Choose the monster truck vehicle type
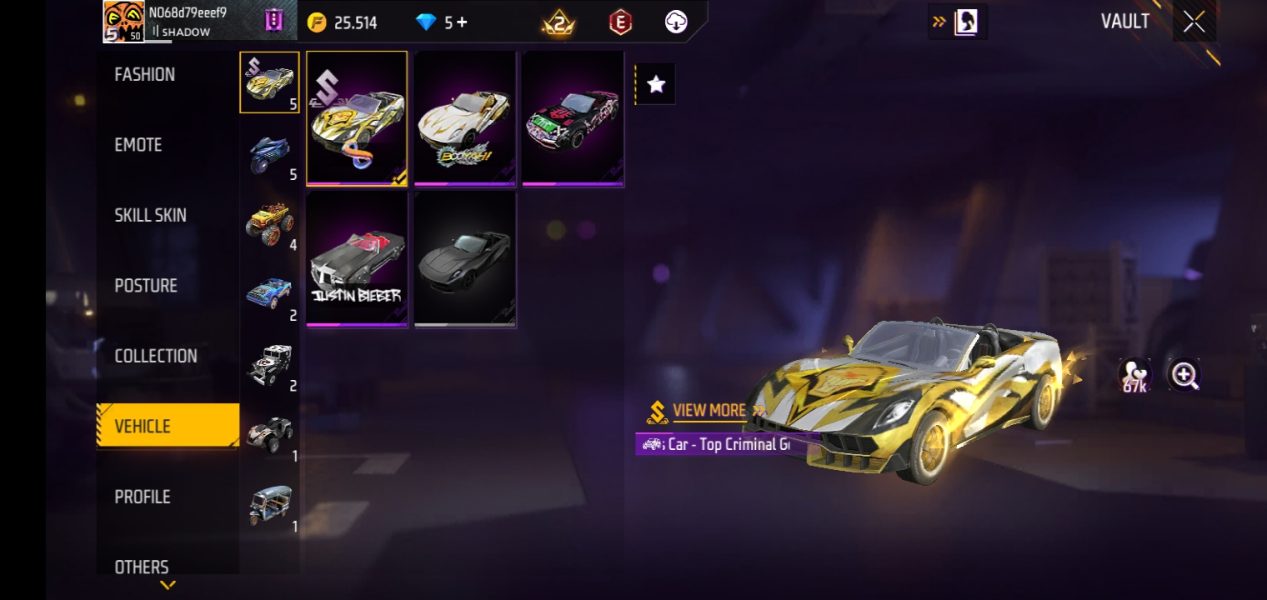Image resolution: width=1267 pixels, height=600 pixels. (x=269, y=223)
